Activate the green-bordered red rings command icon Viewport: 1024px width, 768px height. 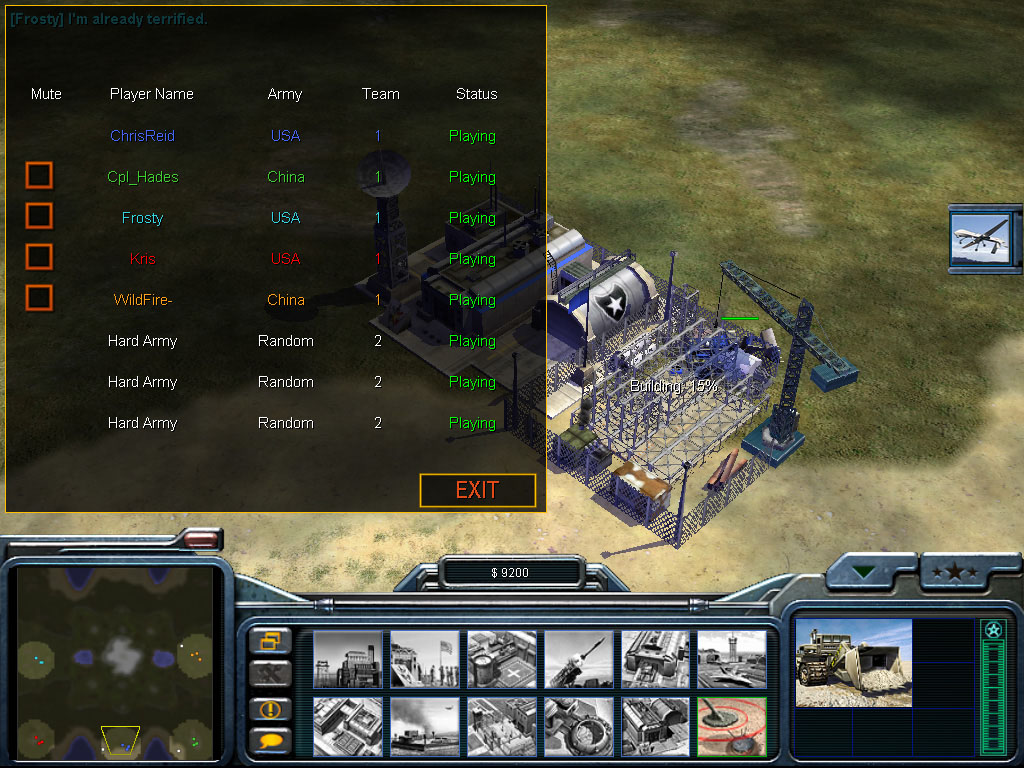pos(732,726)
